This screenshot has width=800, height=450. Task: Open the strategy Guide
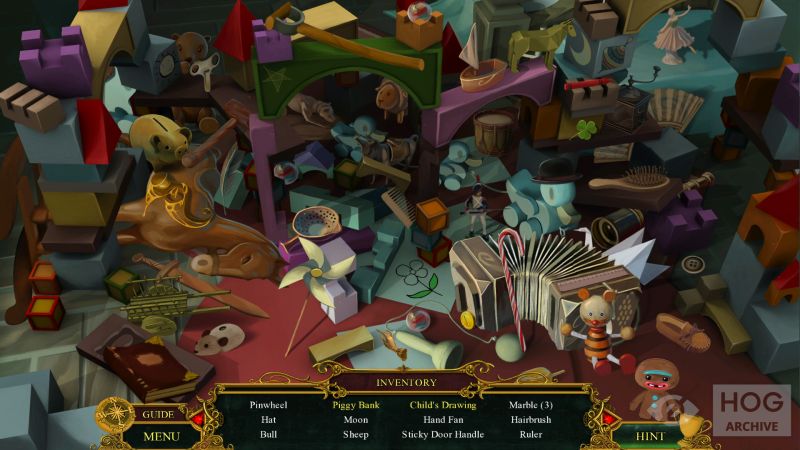click(159, 414)
